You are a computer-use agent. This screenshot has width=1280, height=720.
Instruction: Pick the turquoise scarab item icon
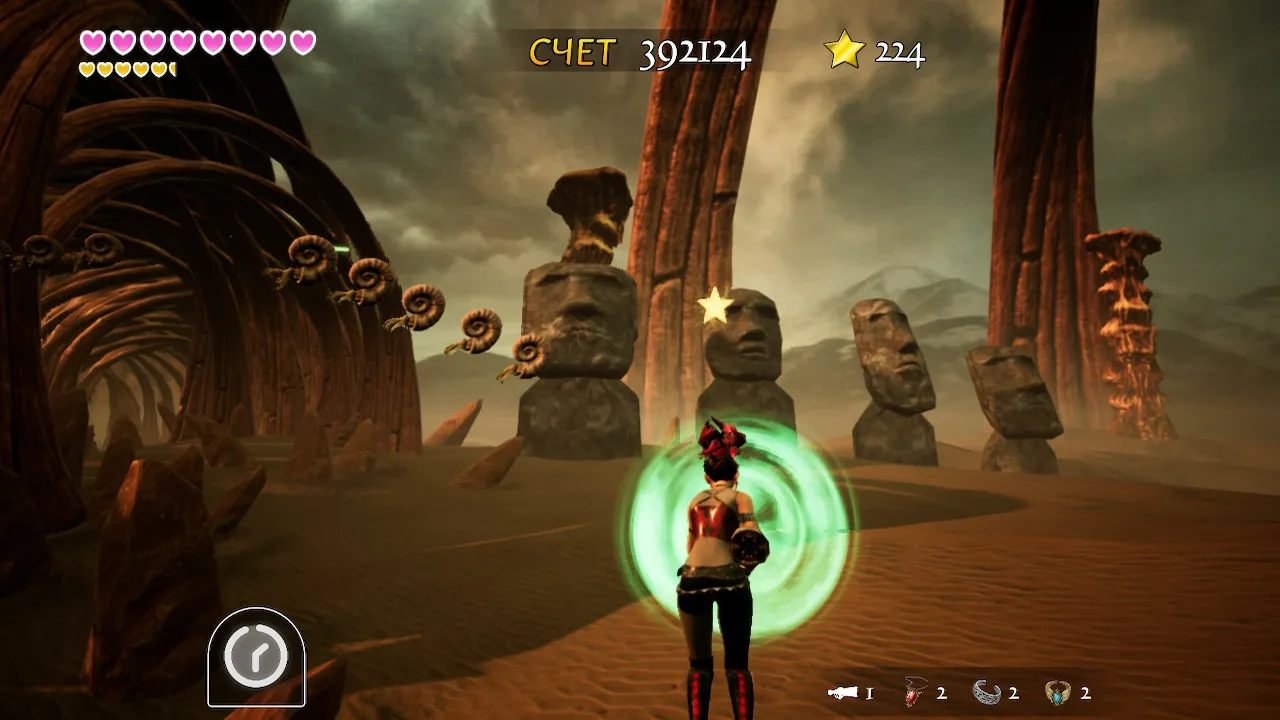click(x=1059, y=691)
